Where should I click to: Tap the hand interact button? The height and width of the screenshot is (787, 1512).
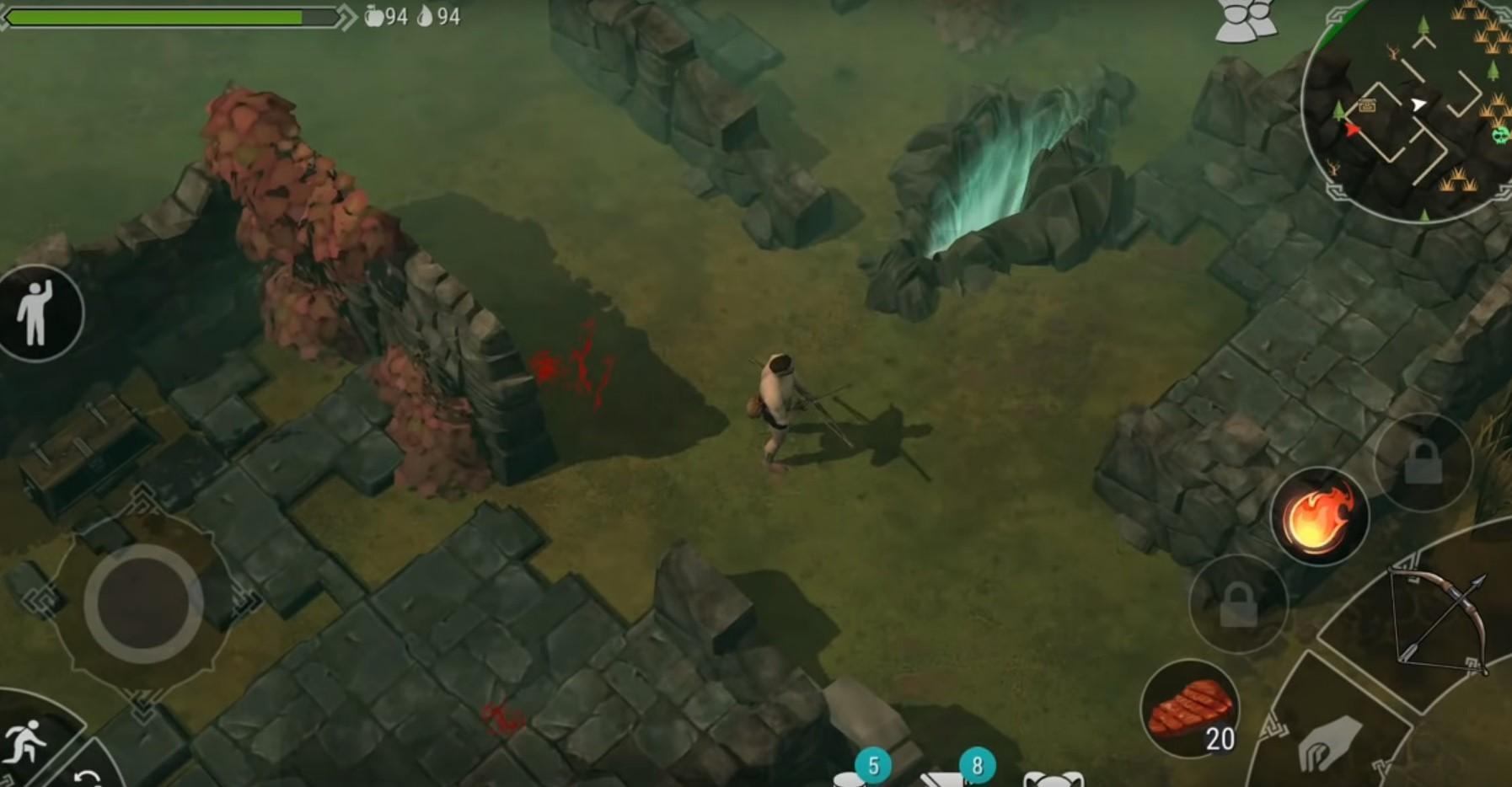tap(1328, 742)
